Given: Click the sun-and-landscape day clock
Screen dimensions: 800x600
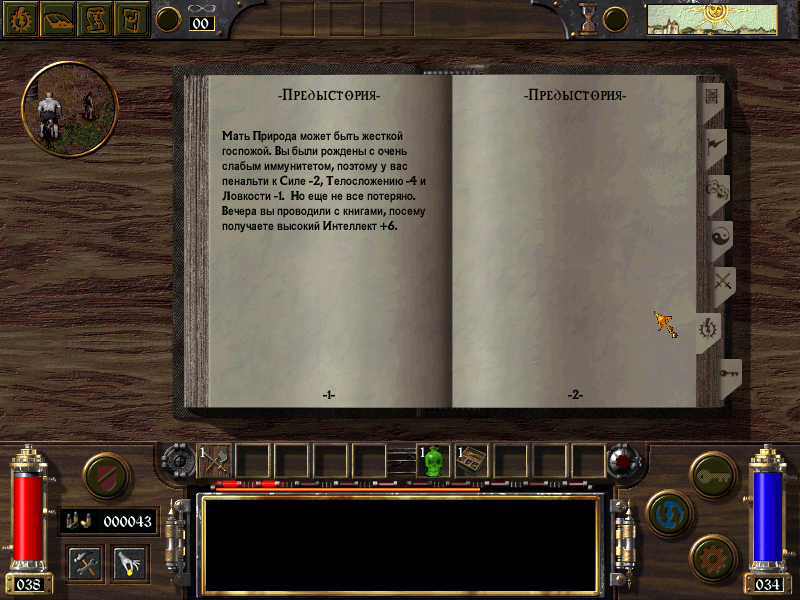Looking at the screenshot, I should (713, 18).
